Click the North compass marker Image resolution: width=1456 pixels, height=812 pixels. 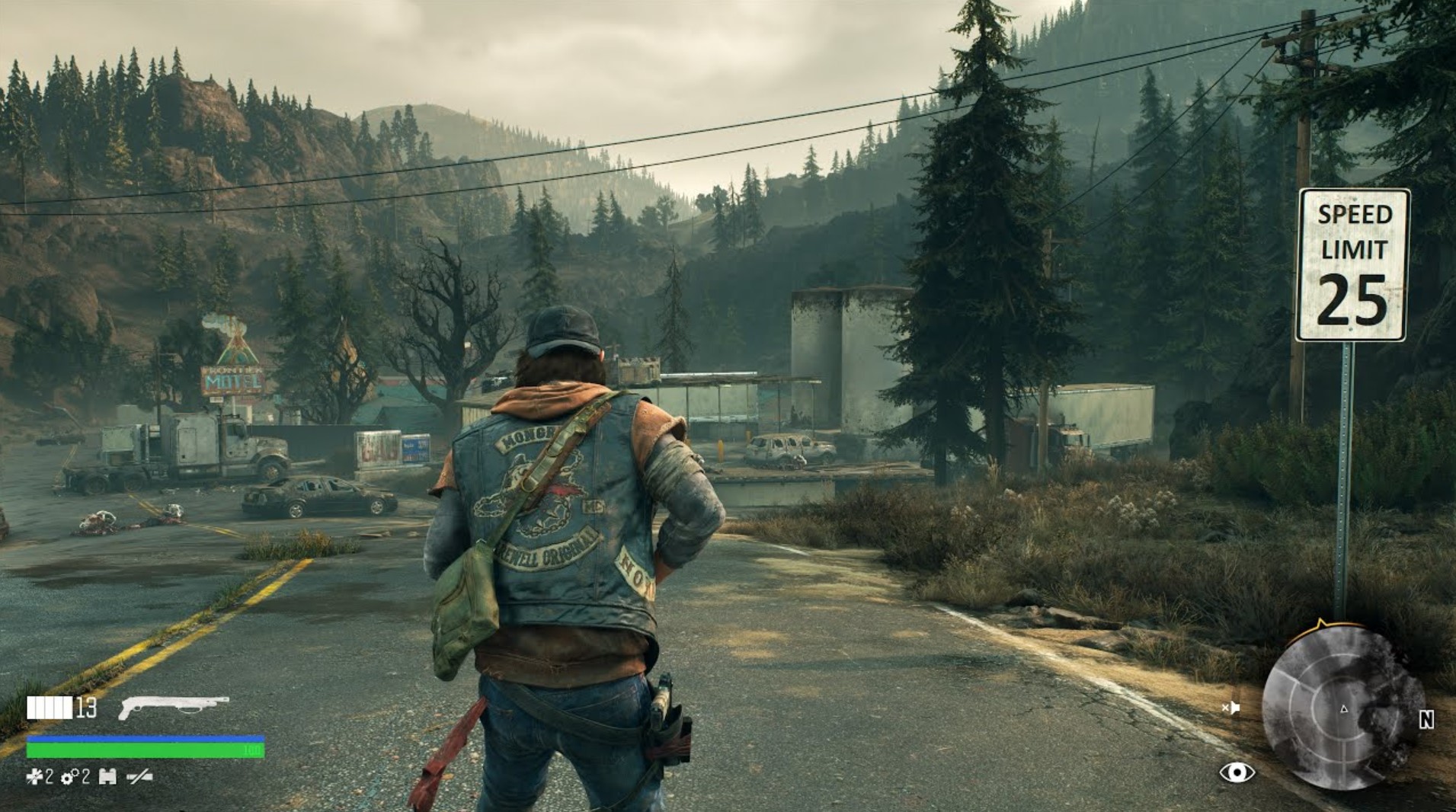point(1426,720)
